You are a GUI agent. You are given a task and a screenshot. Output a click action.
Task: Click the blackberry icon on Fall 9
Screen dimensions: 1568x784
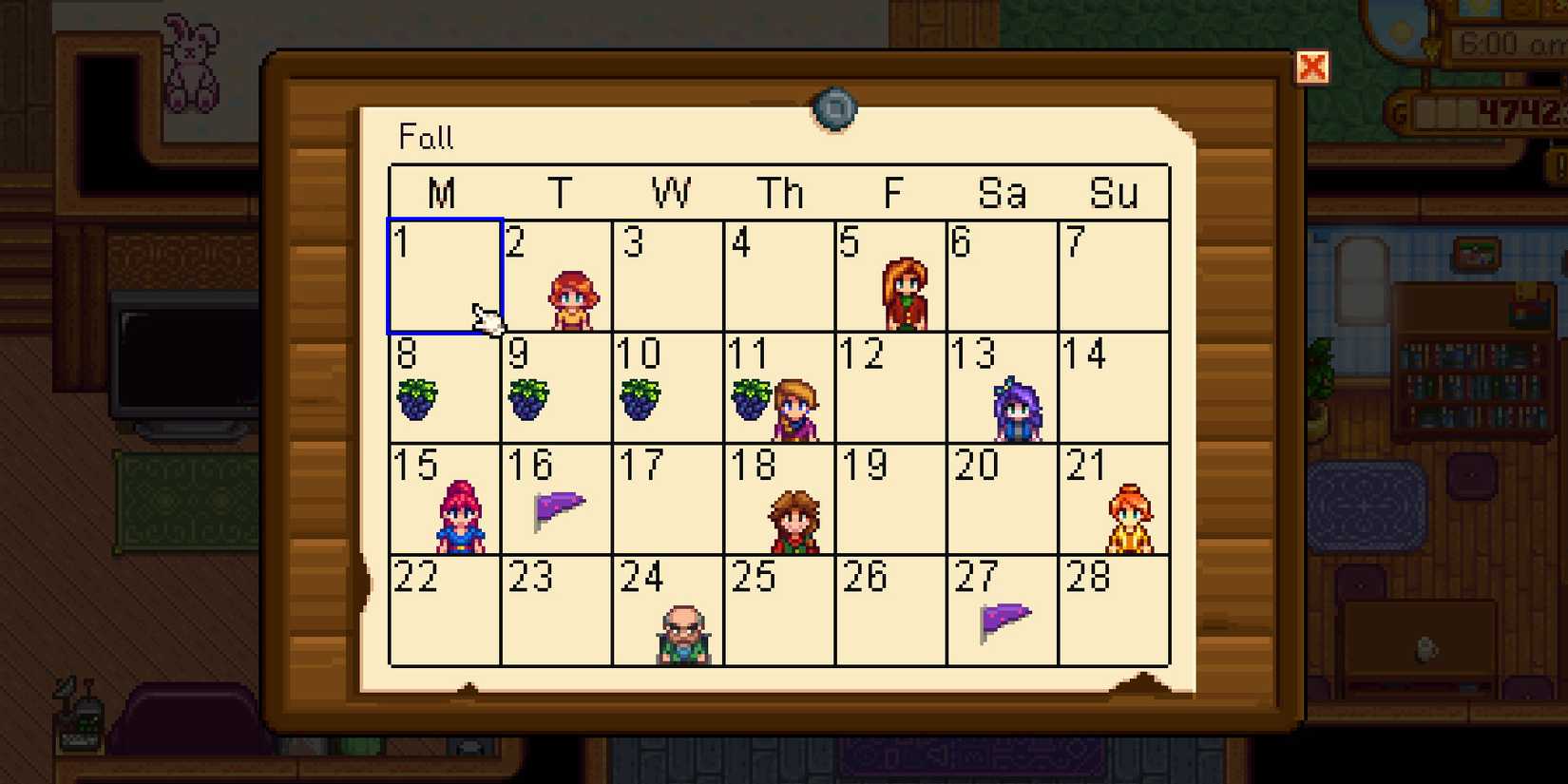click(529, 399)
